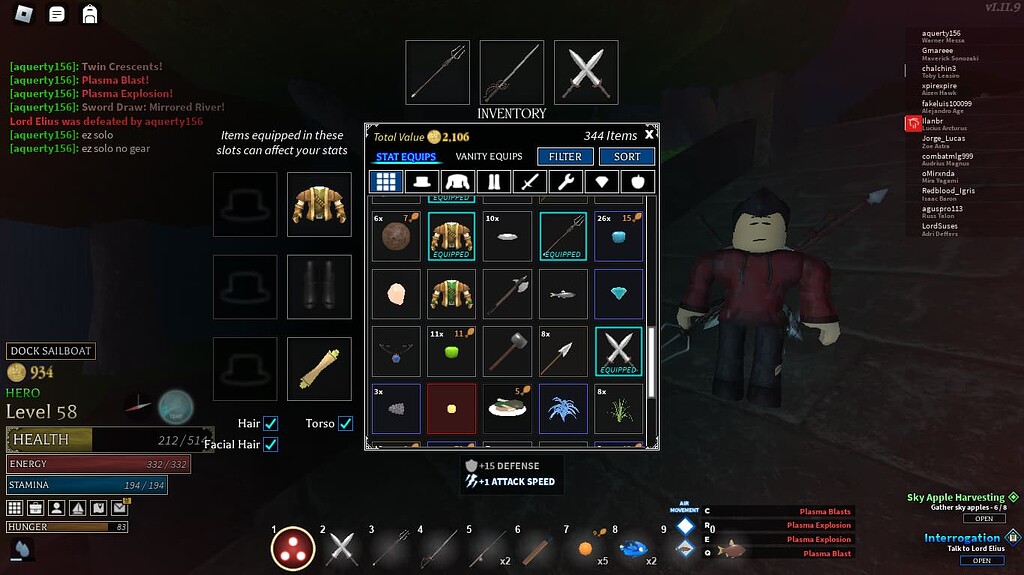Select the wrench tools category

point(565,182)
